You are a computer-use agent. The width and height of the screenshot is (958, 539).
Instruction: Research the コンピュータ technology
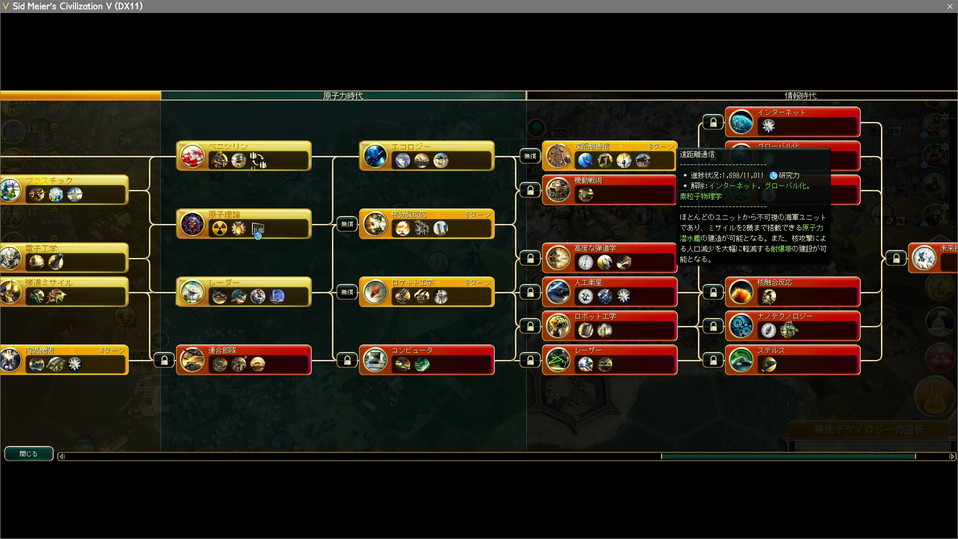[x=427, y=360]
